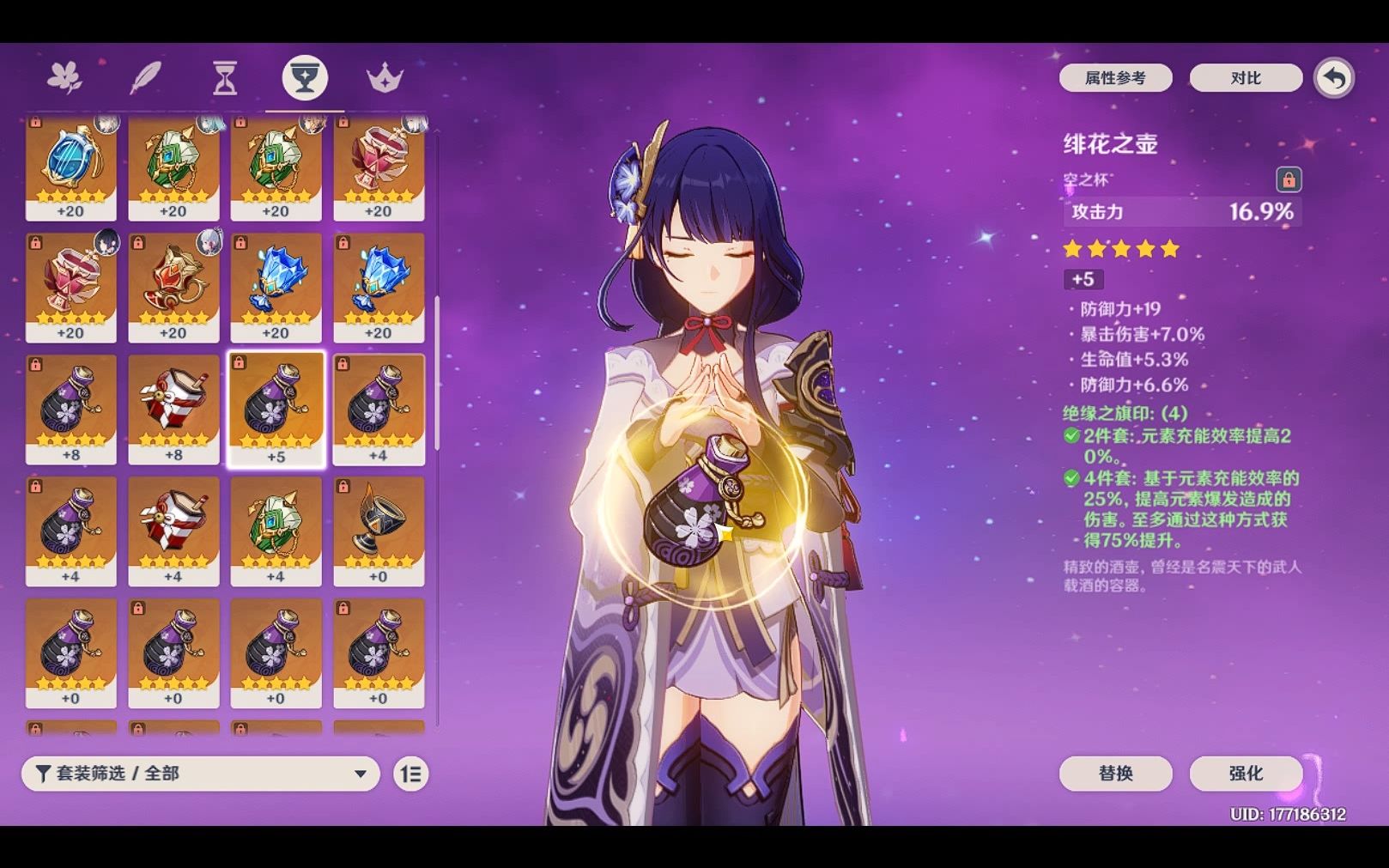The width and height of the screenshot is (1389, 868).
Task: Select the crown circlet artifact category icon
Action: tap(386, 77)
